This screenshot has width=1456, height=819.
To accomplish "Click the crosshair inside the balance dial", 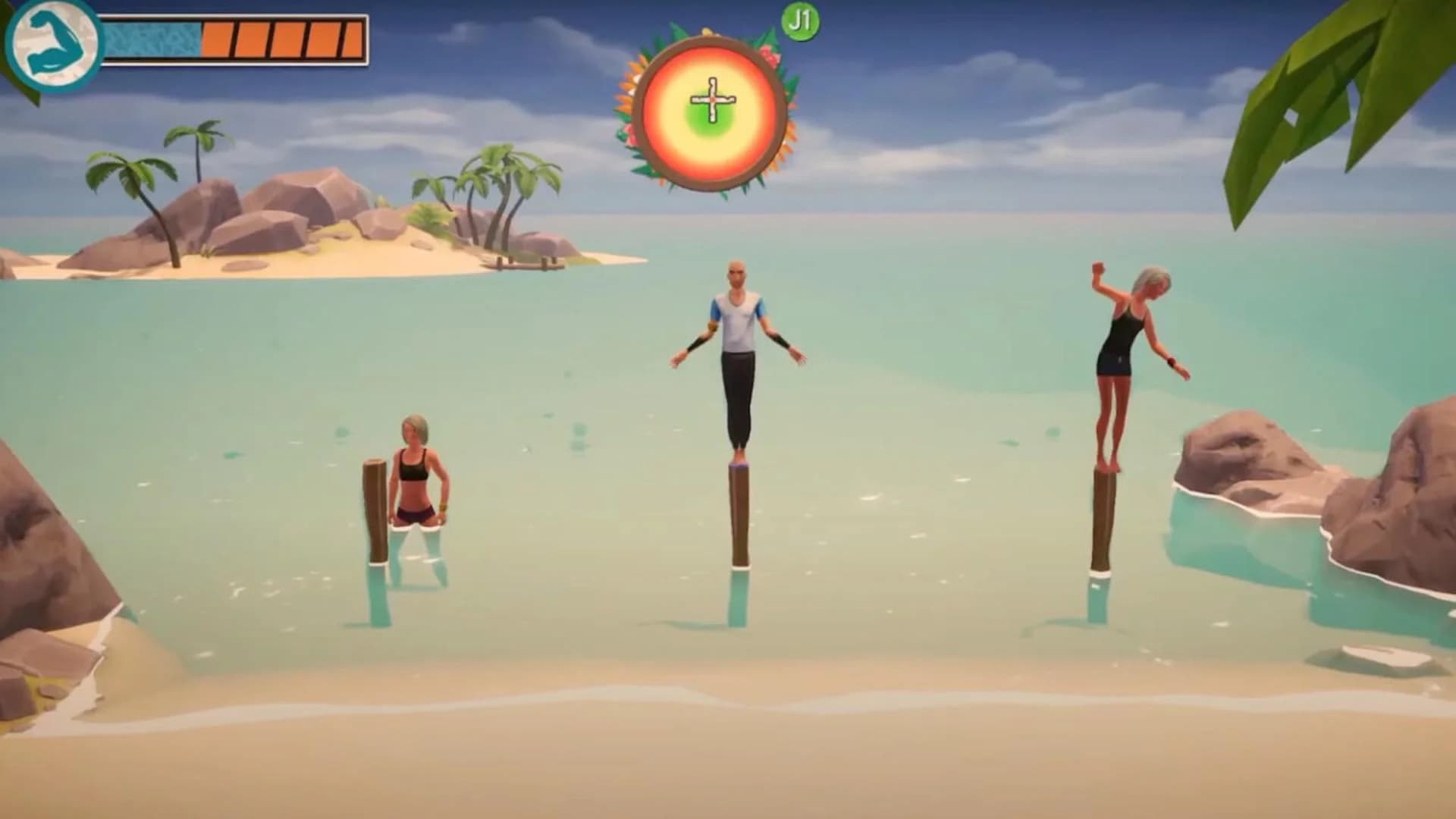I will point(711,101).
